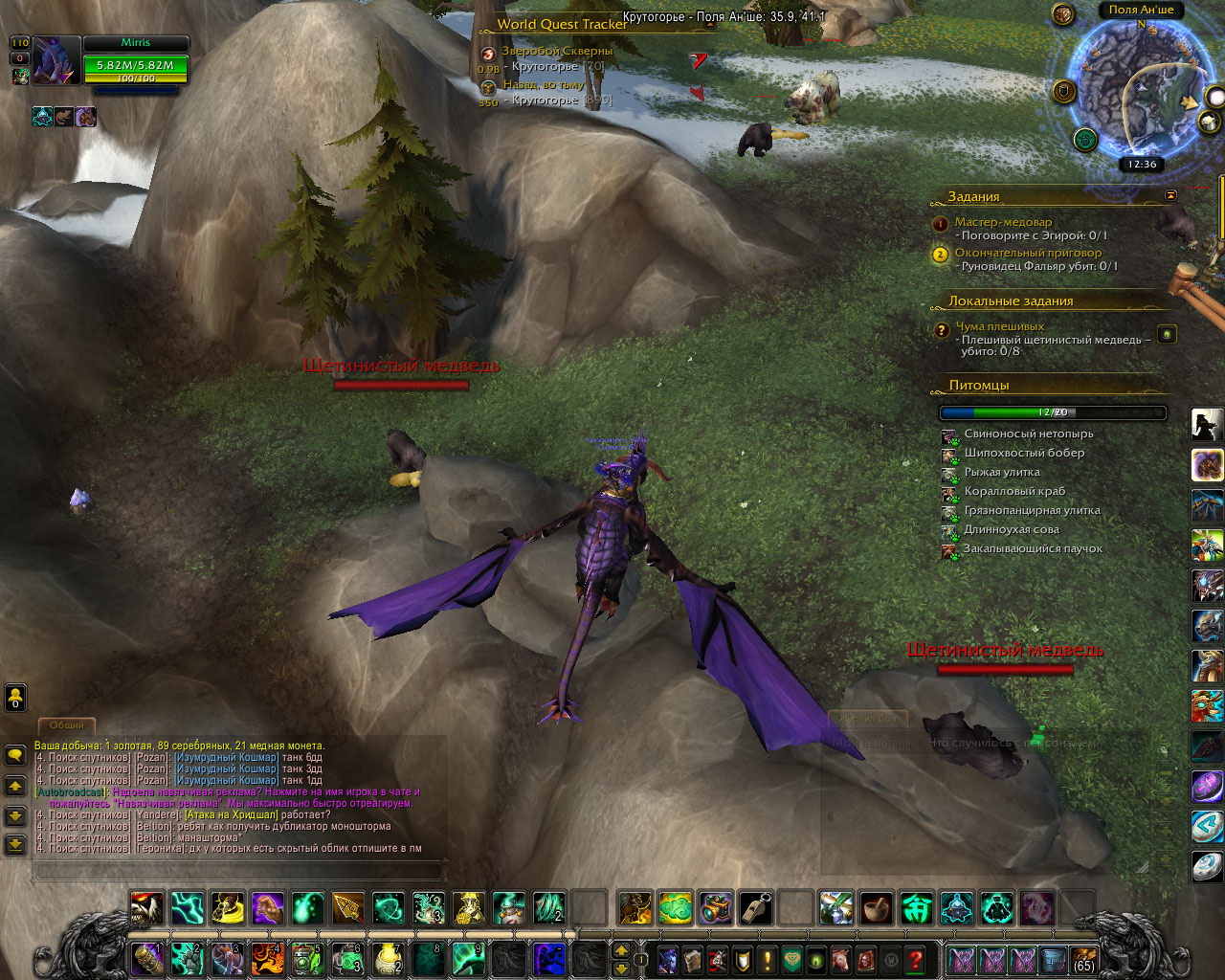
Task: Activate the camera item on the action bar
Action: [715, 907]
